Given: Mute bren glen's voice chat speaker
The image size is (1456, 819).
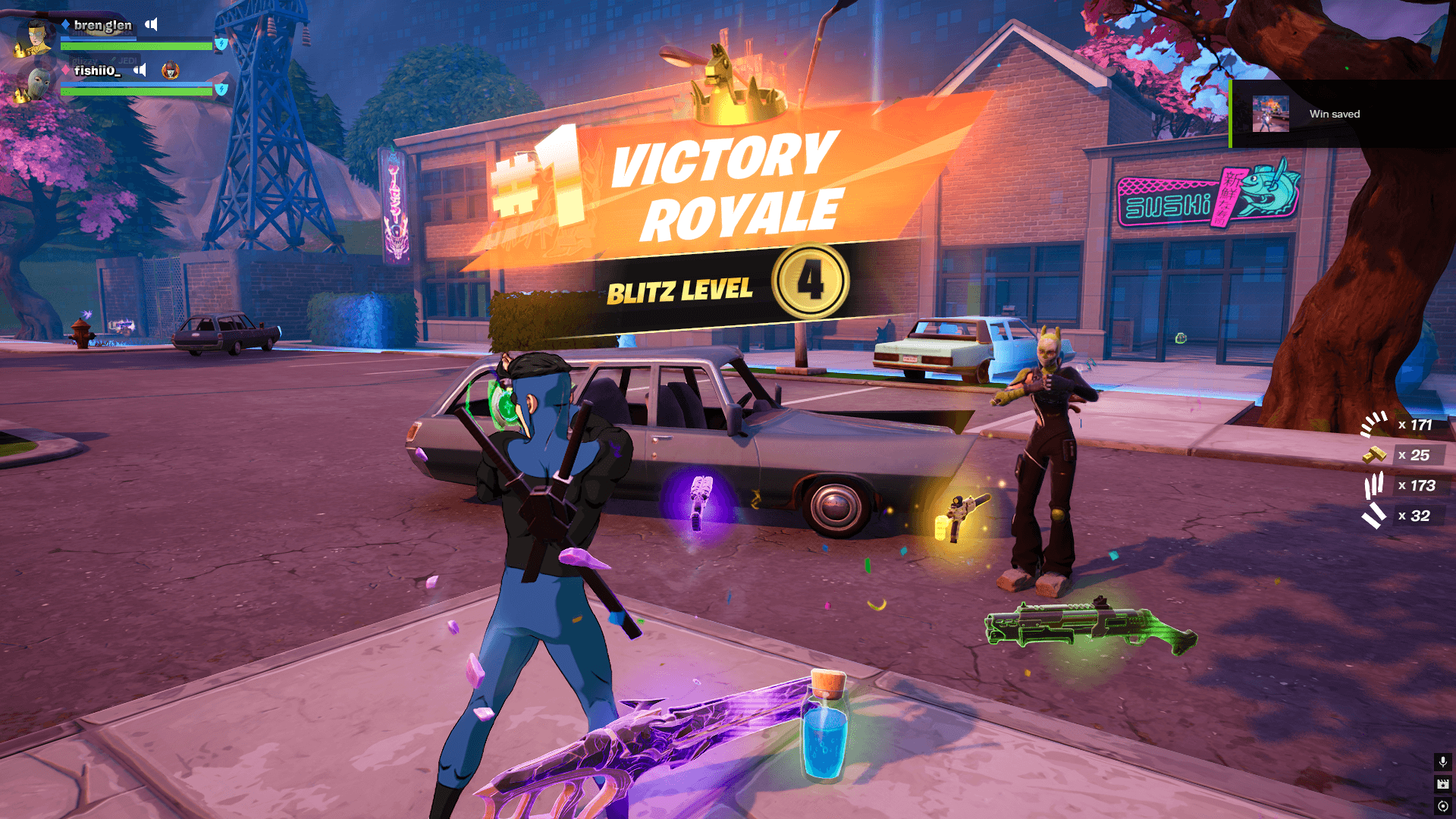Looking at the screenshot, I should (151, 24).
